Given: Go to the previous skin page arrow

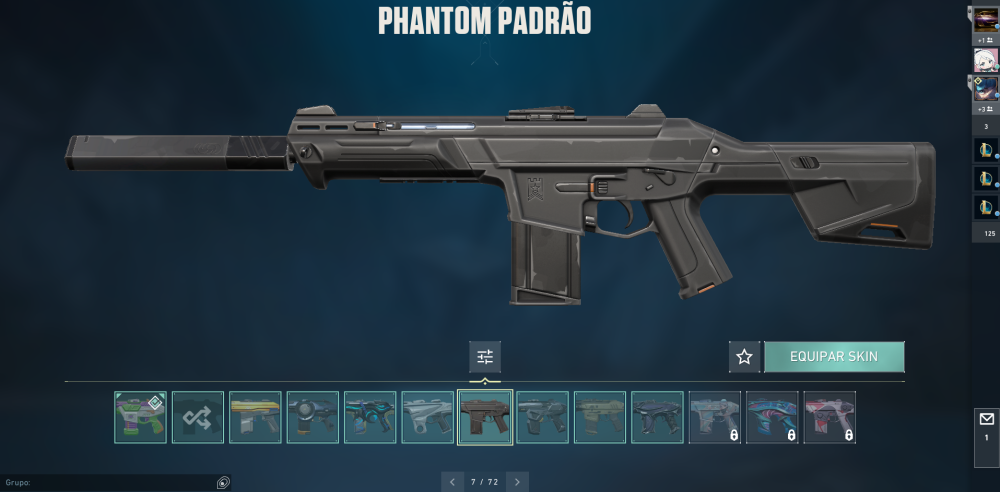Looking at the screenshot, I should (453, 482).
